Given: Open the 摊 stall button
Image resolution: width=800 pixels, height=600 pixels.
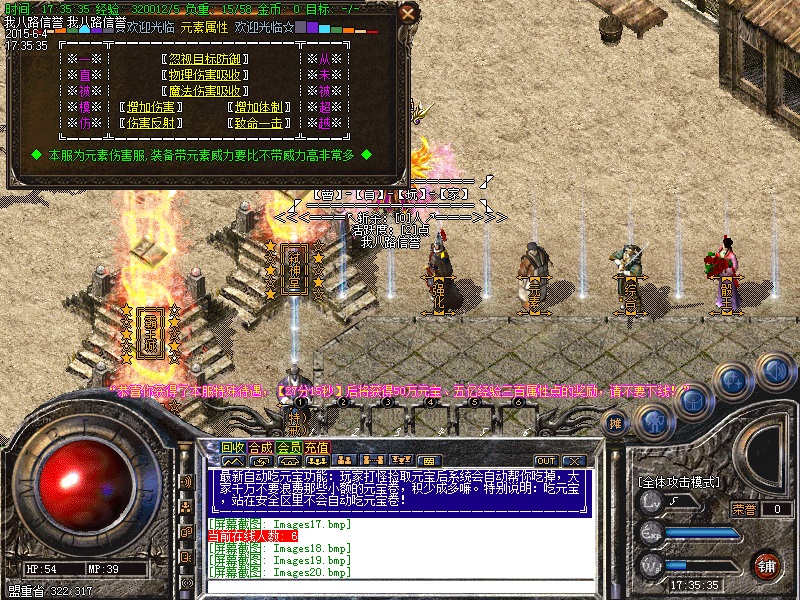Looking at the screenshot, I should [x=616, y=422].
